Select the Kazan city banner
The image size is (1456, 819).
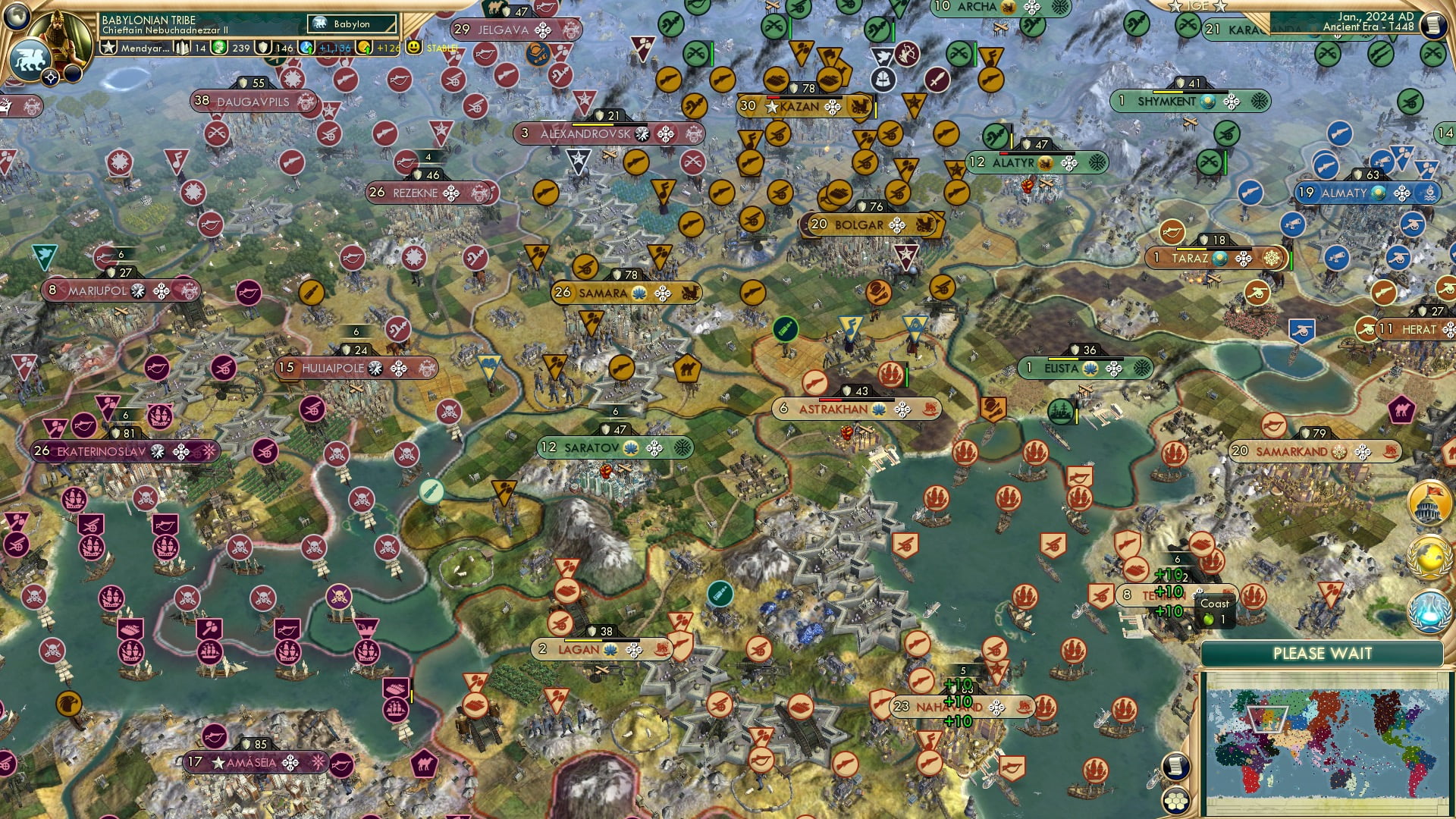tap(798, 108)
